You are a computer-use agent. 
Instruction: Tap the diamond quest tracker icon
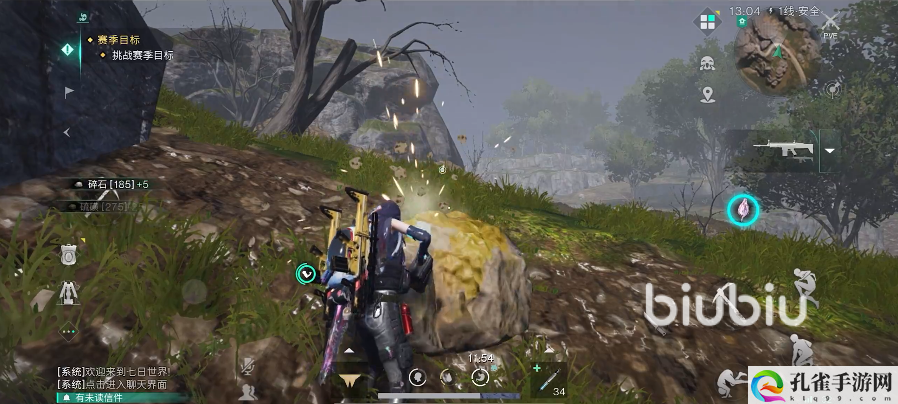click(68, 48)
